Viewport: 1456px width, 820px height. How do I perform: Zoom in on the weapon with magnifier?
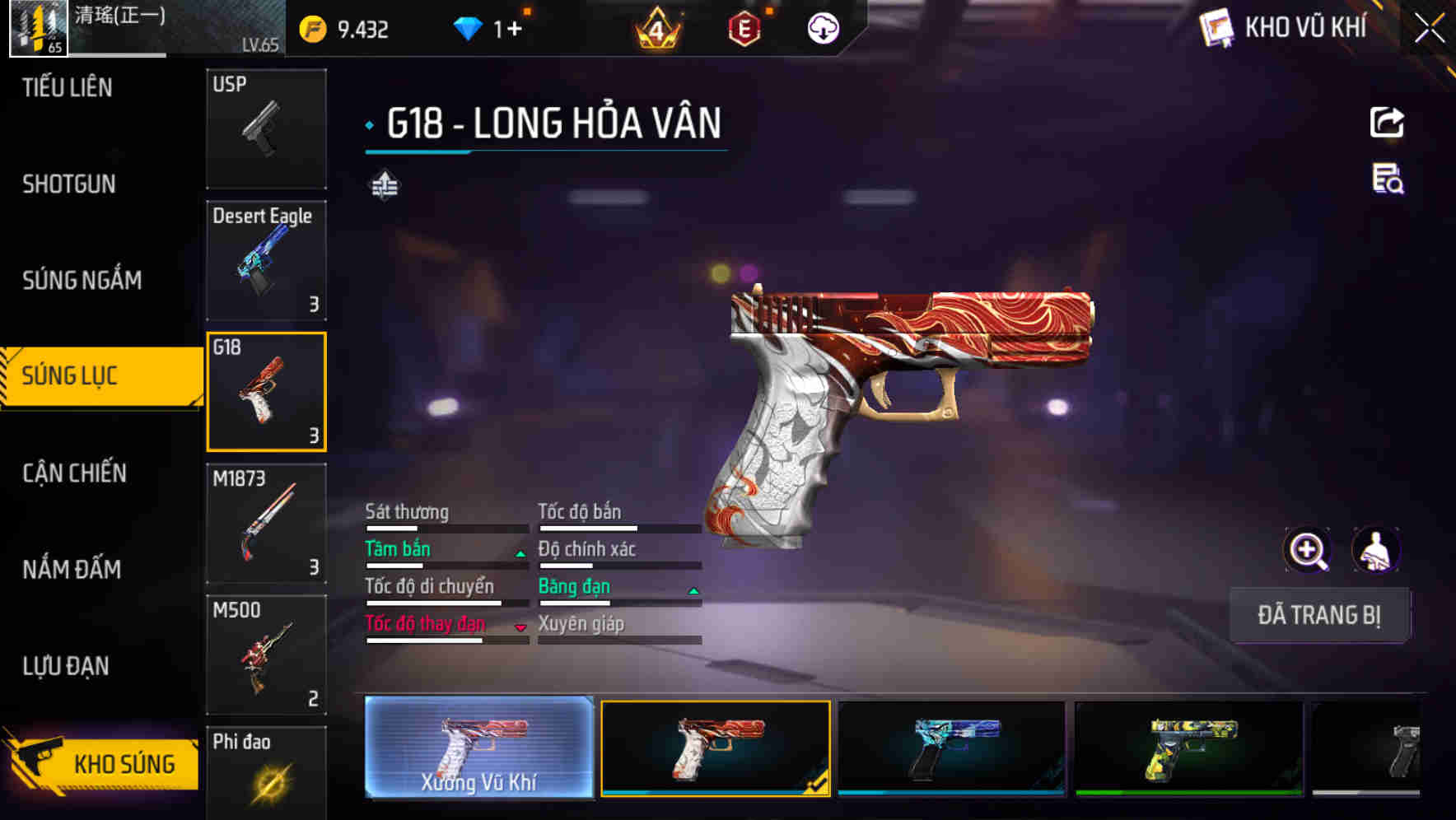point(1307,550)
